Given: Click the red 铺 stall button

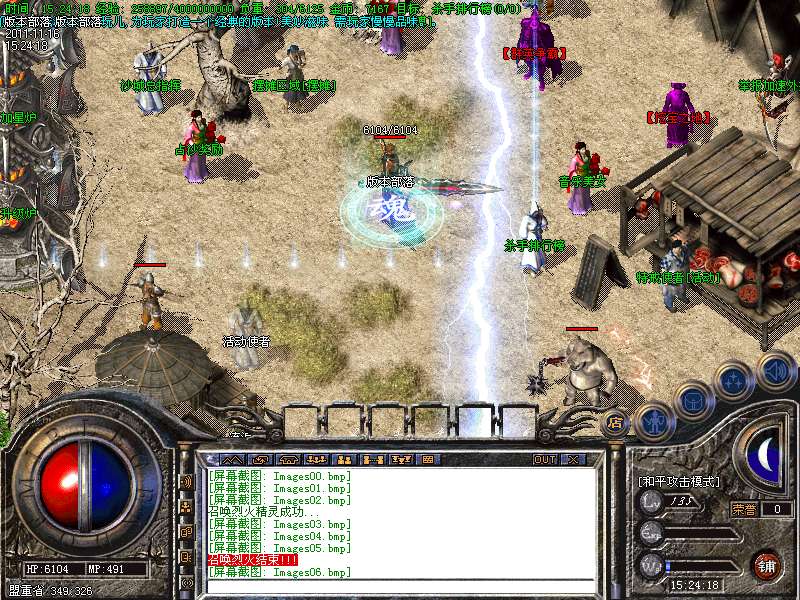Looking at the screenshot, I should (767, 565).
